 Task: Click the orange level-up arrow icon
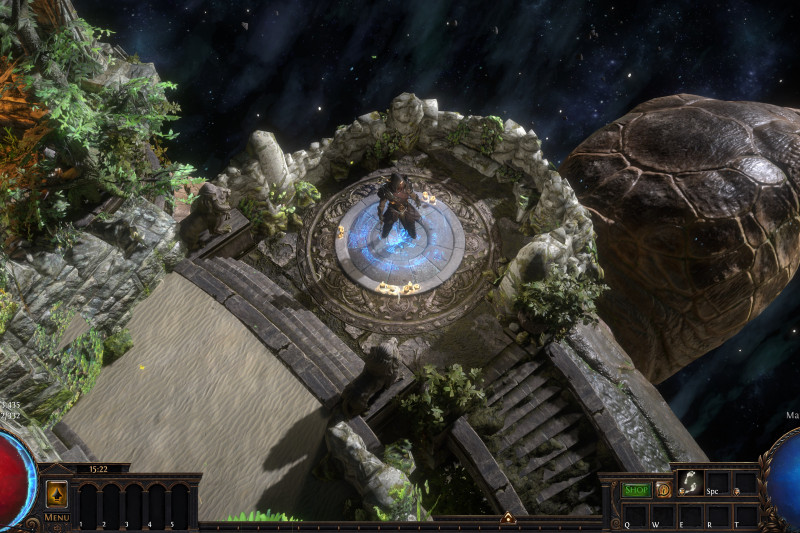click(x=57, y=494)
